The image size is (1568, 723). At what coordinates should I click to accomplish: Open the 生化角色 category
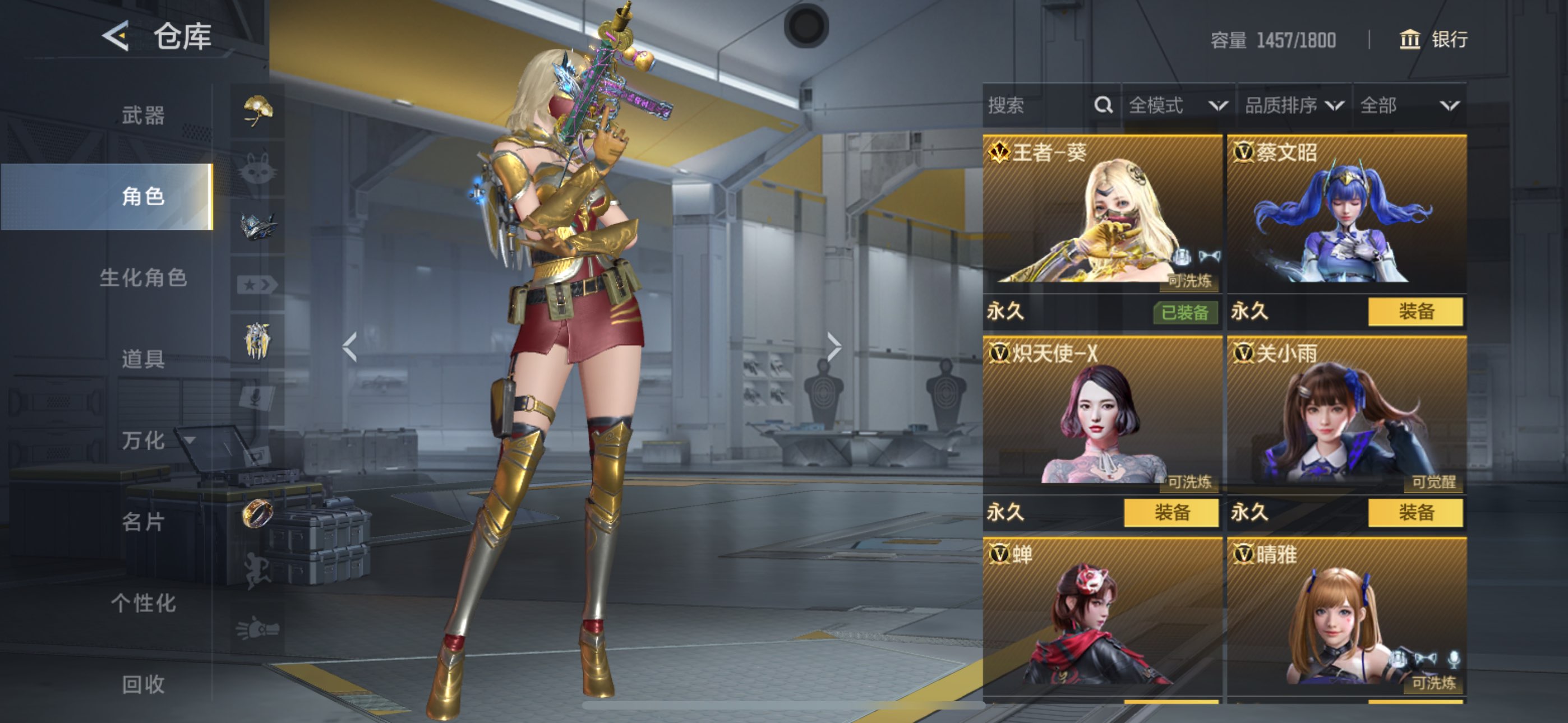pyautogui.click(x=143, y=277)
